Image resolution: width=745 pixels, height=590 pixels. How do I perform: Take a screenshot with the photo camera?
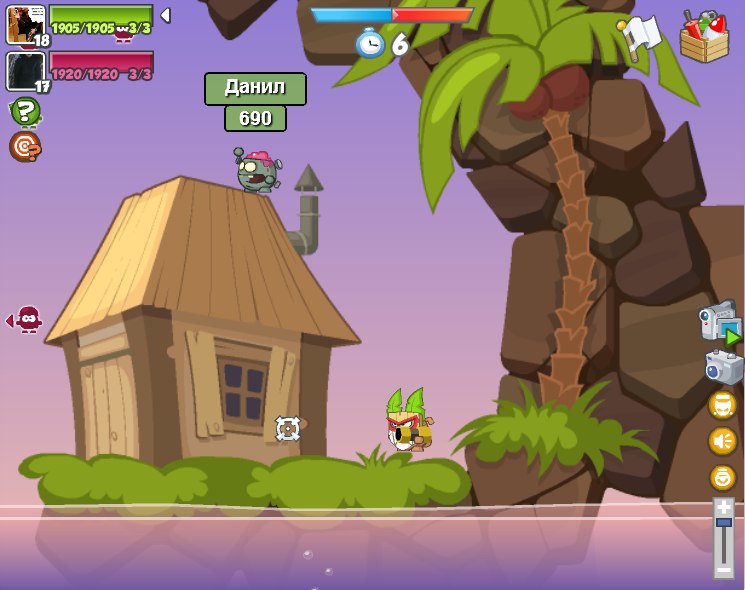(723, 367)
